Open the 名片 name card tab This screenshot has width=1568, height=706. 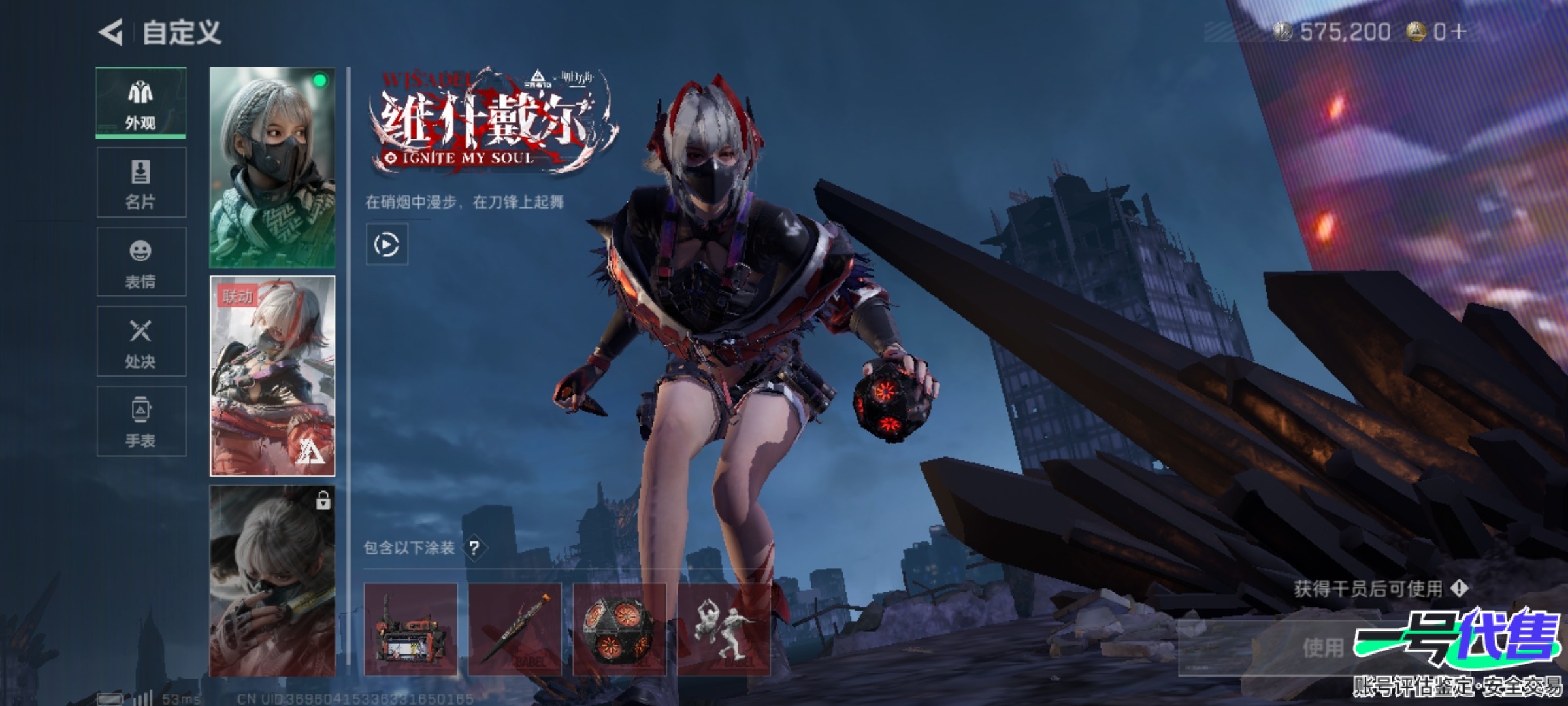tap(141, 182)
